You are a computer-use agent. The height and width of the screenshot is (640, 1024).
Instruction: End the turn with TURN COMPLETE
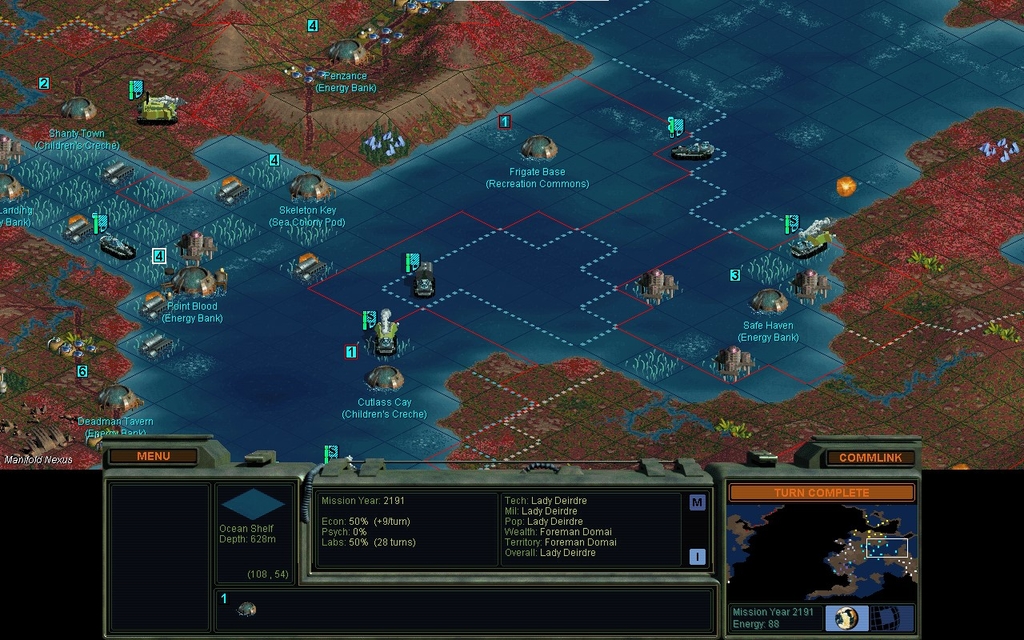coord(821,492)
